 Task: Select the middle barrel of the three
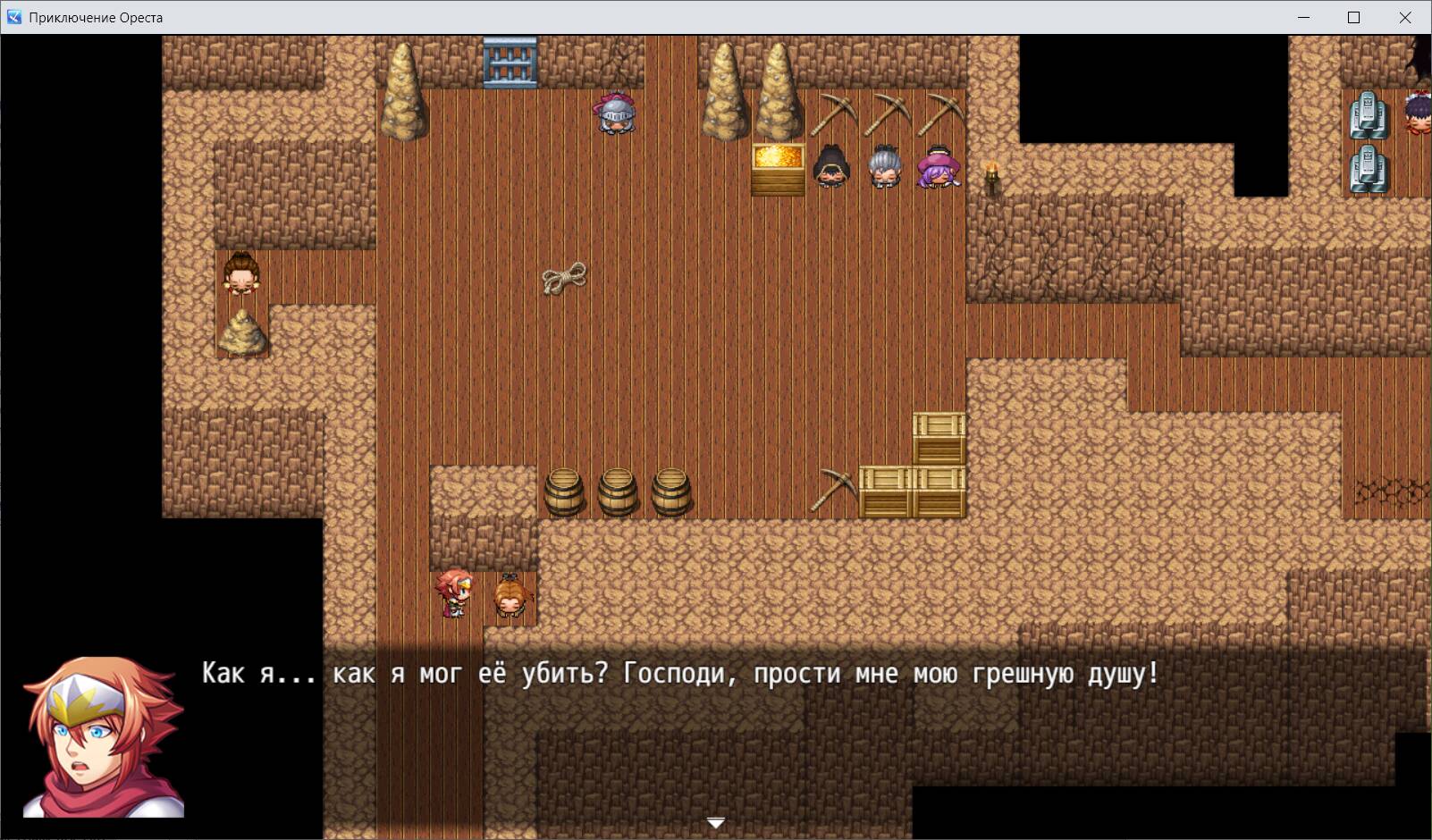pos(617,491)
